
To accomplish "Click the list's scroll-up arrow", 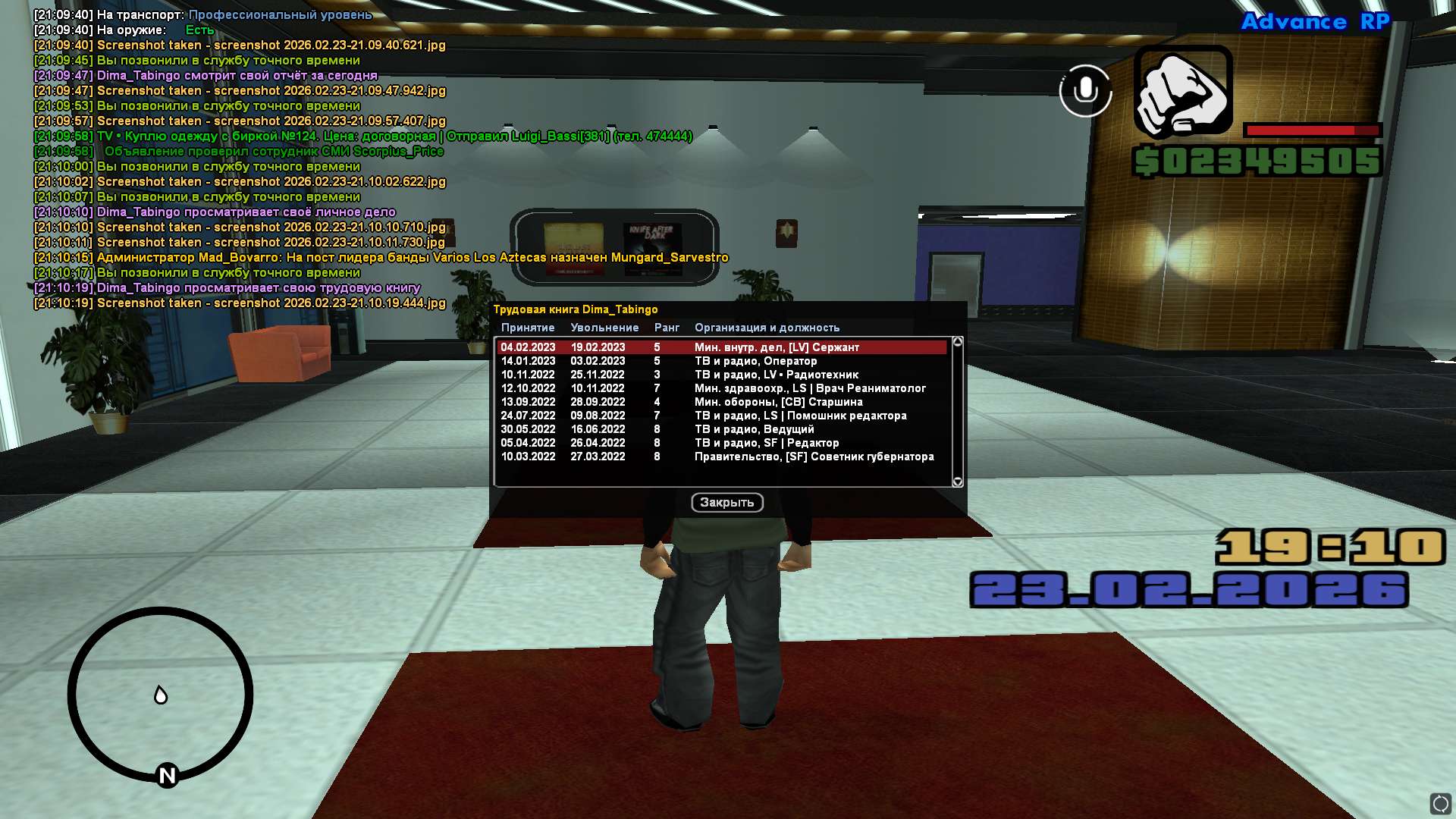I will click(x=958, y=342).
